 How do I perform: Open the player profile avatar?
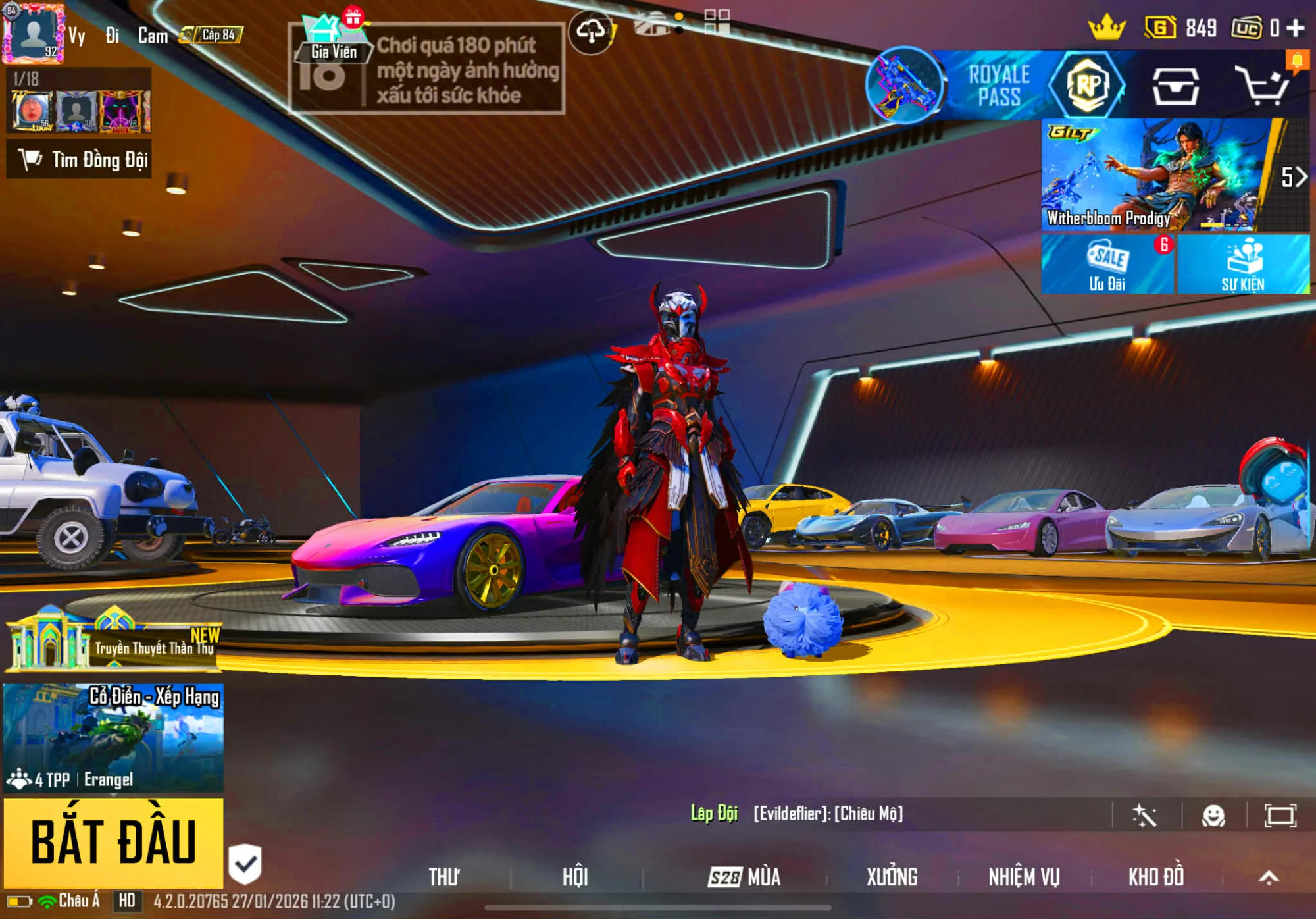[x=33, y=33]
